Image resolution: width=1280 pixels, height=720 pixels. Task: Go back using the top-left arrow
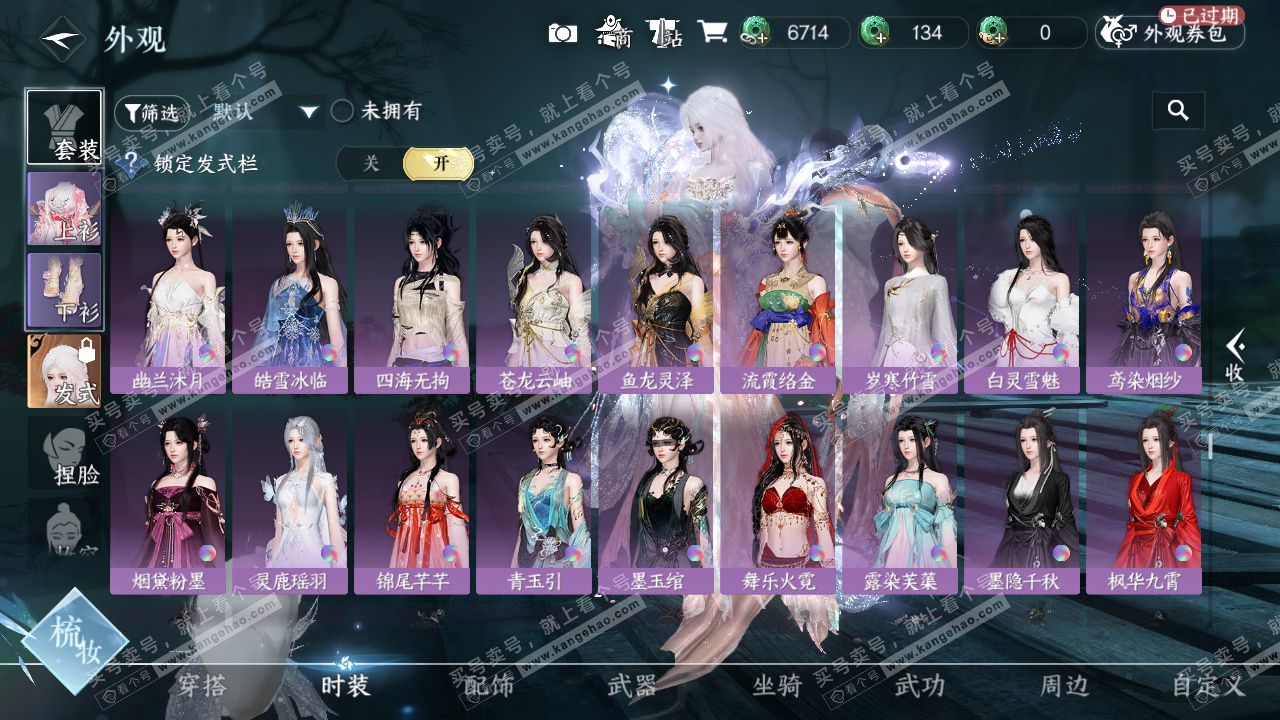62,39
